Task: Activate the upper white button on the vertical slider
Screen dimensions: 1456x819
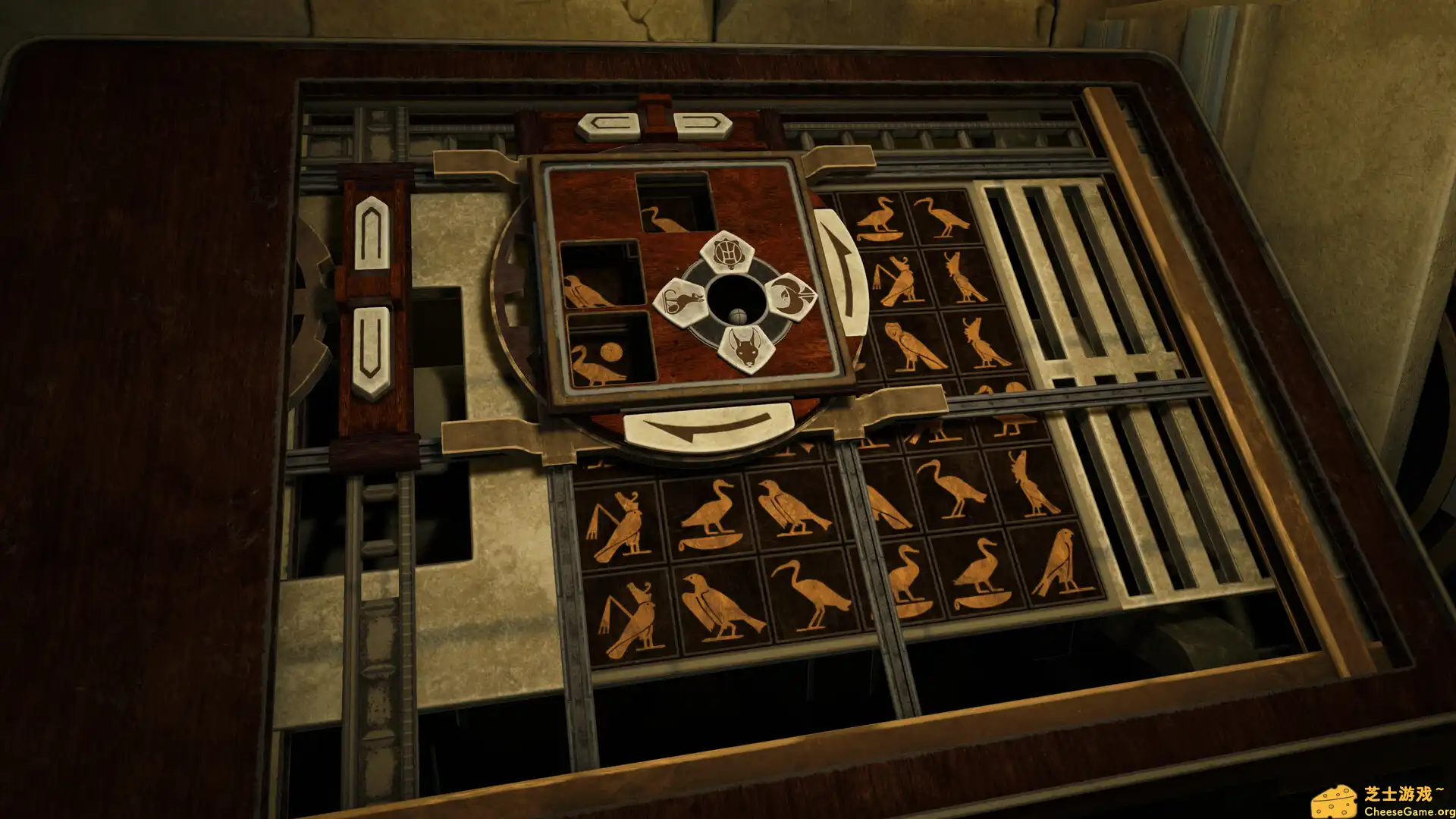Action: [372, 232]
